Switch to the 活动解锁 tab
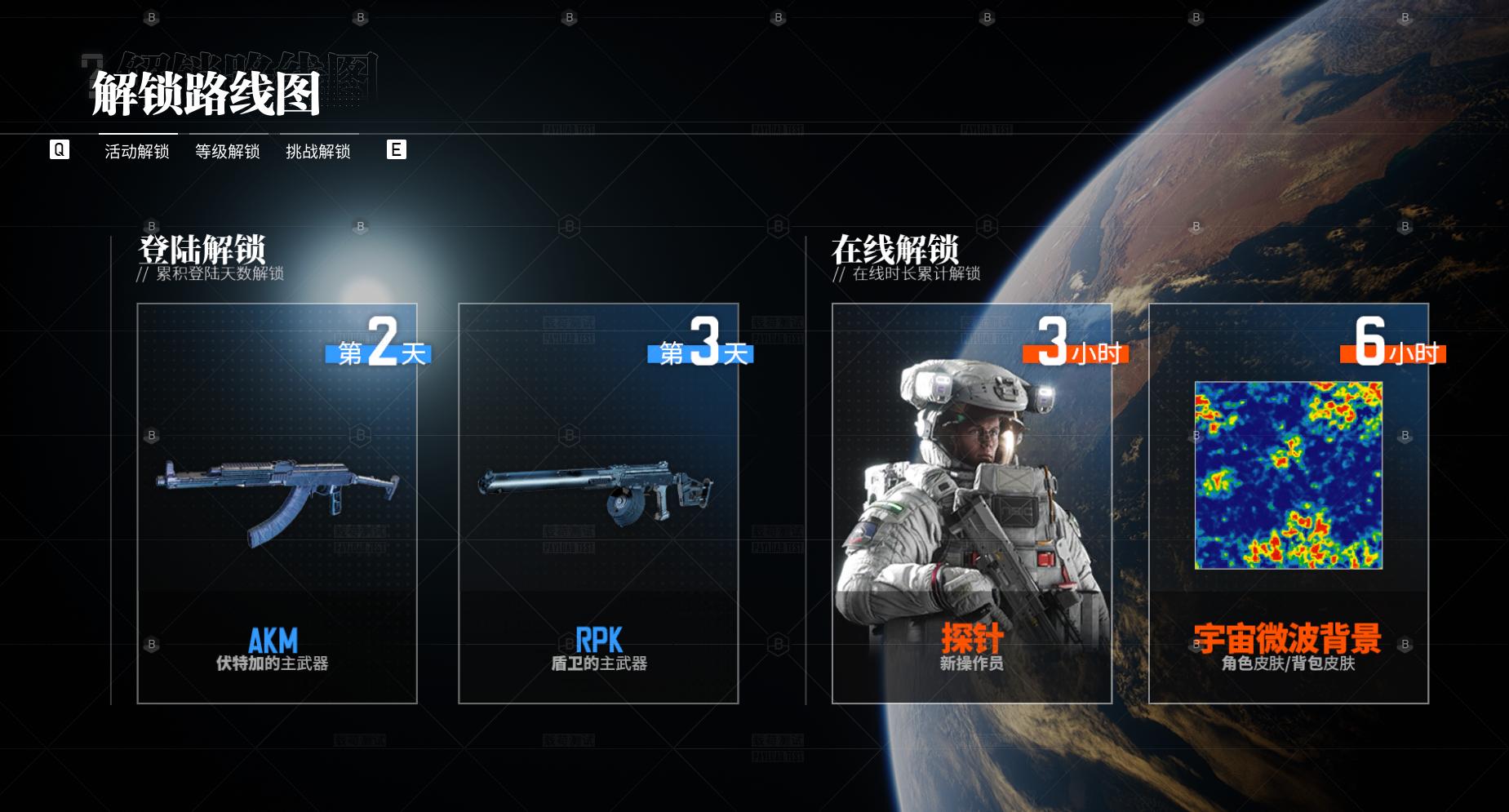Screen dimensions: 1509x812 click(137, 151)
